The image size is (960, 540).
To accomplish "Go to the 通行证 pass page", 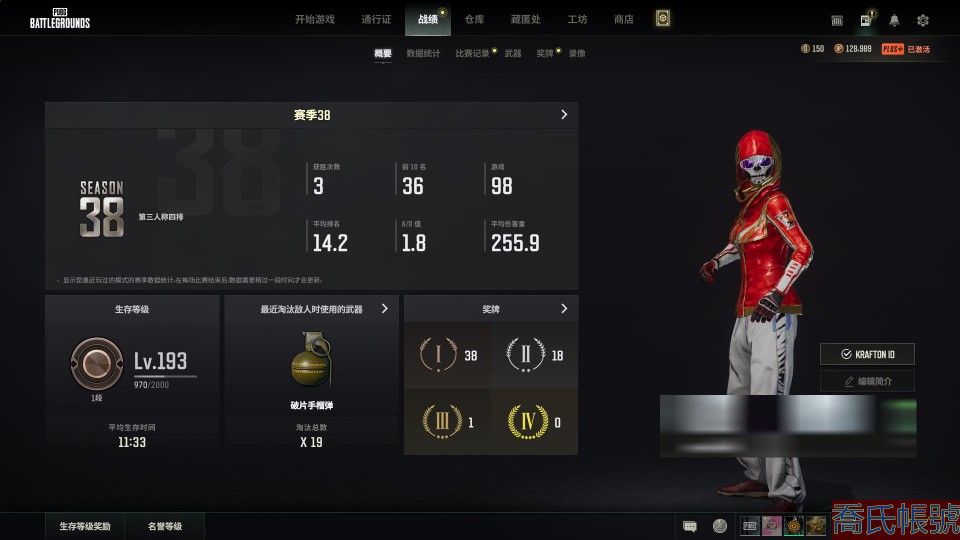I will pyautogui.click(x=376, y=19).
